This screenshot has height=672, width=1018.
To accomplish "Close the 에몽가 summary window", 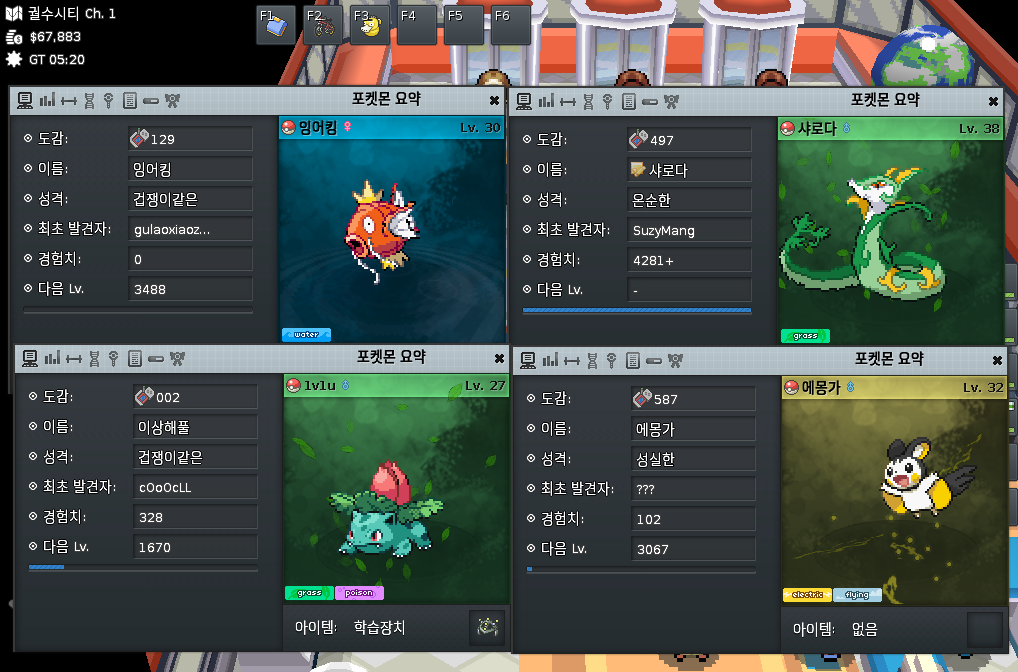I will coord(996,361).
